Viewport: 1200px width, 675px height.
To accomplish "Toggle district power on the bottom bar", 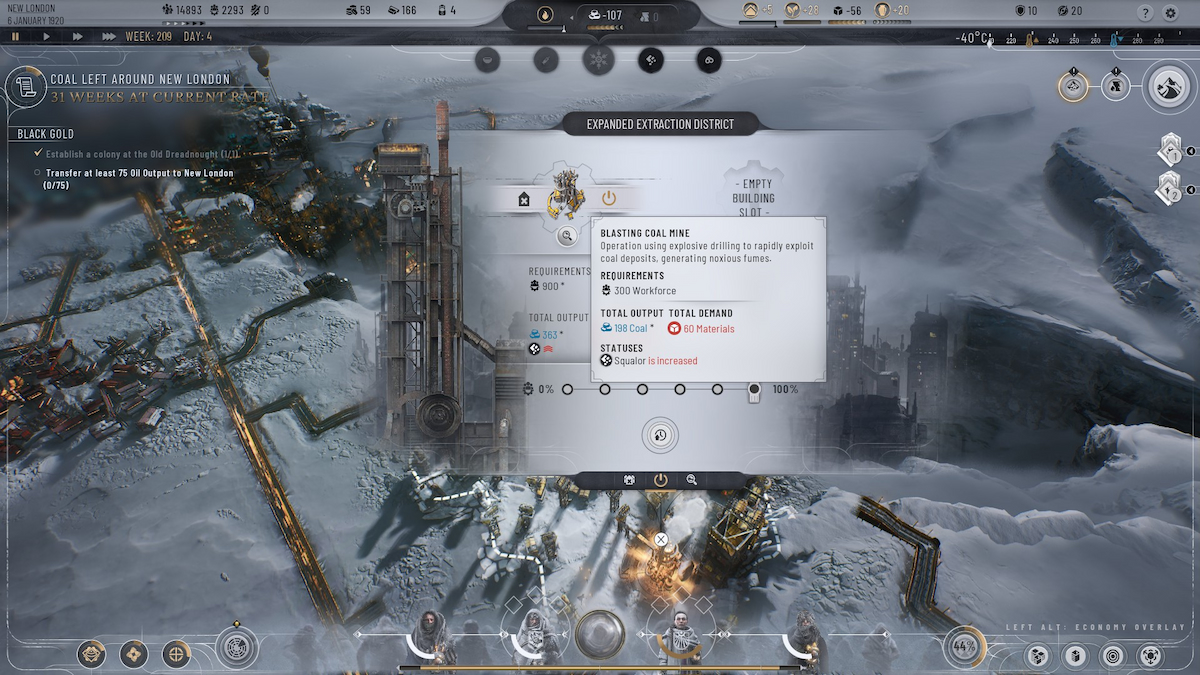I will click(x=660, y=480).
